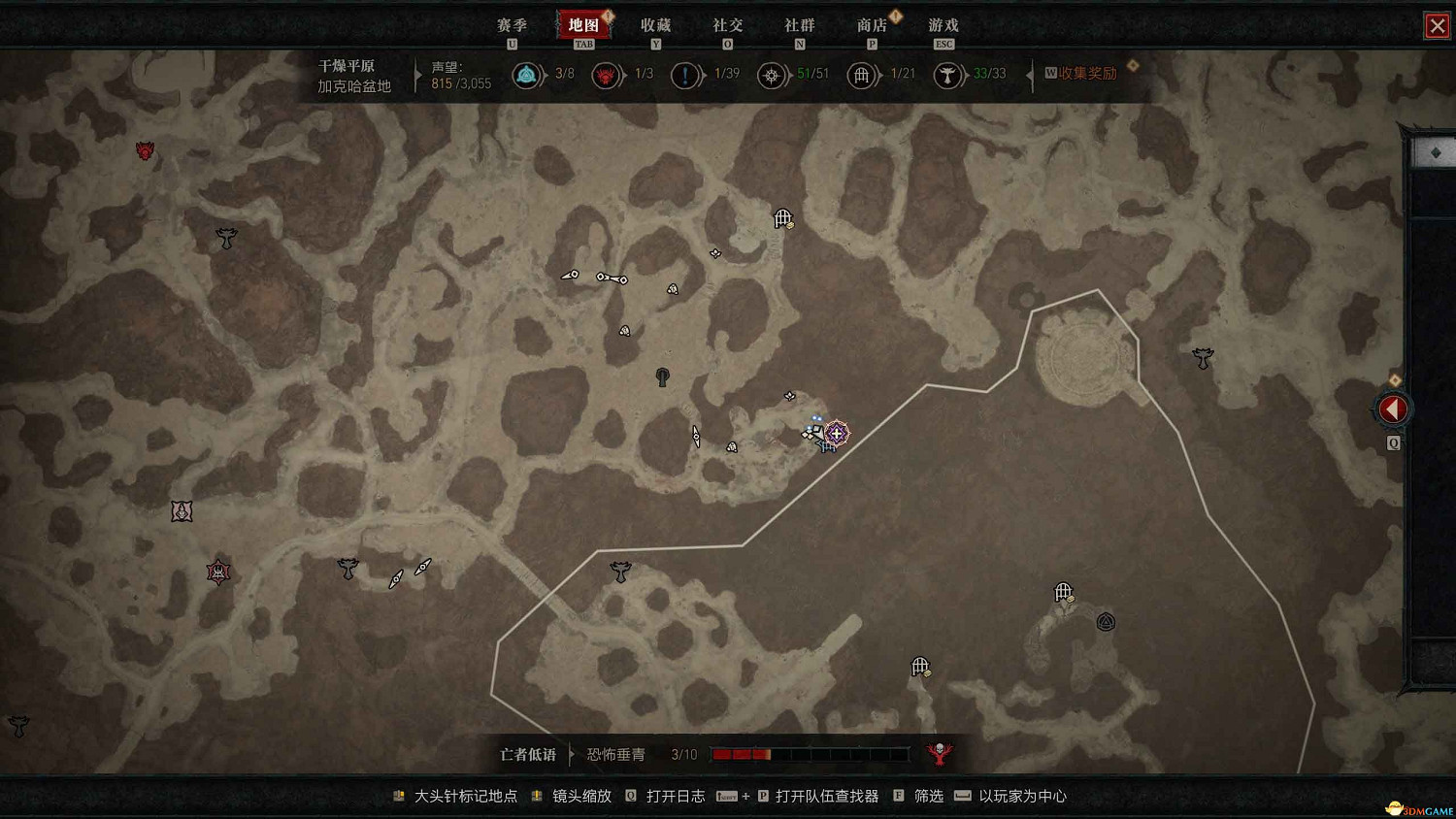Click the stronghold icon on the left map area

pyautogui.click(x=215, y=572)
